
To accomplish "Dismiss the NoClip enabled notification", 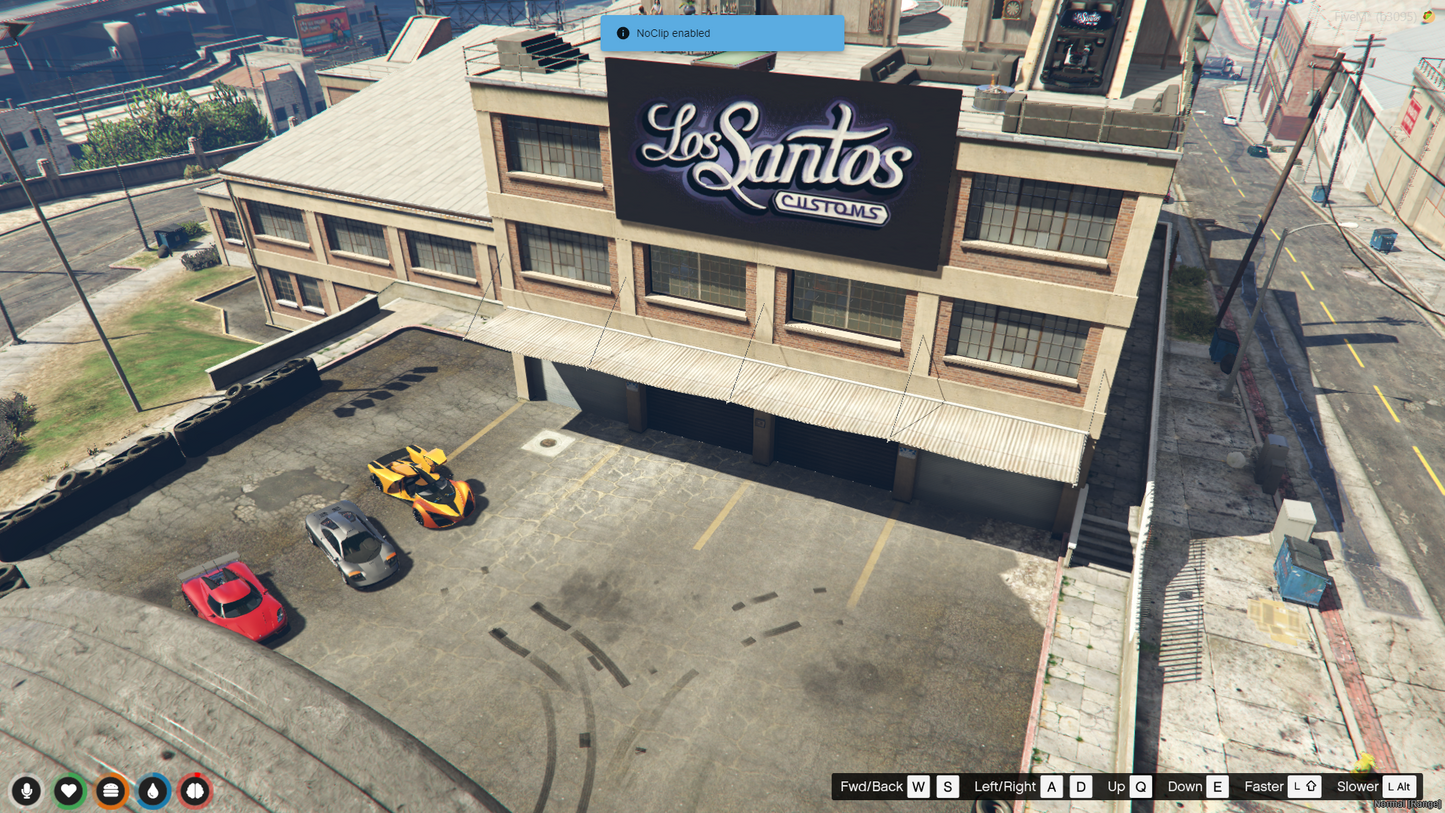I will pos(722,33).
